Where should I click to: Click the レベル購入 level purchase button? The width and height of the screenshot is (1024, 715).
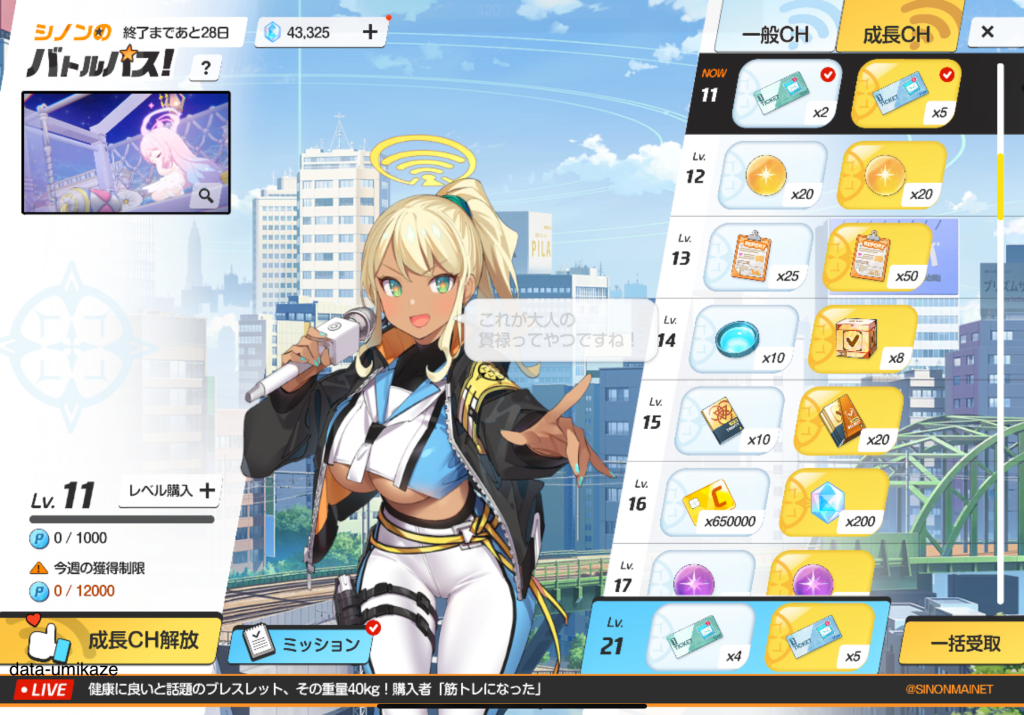(x=168, y=490)
